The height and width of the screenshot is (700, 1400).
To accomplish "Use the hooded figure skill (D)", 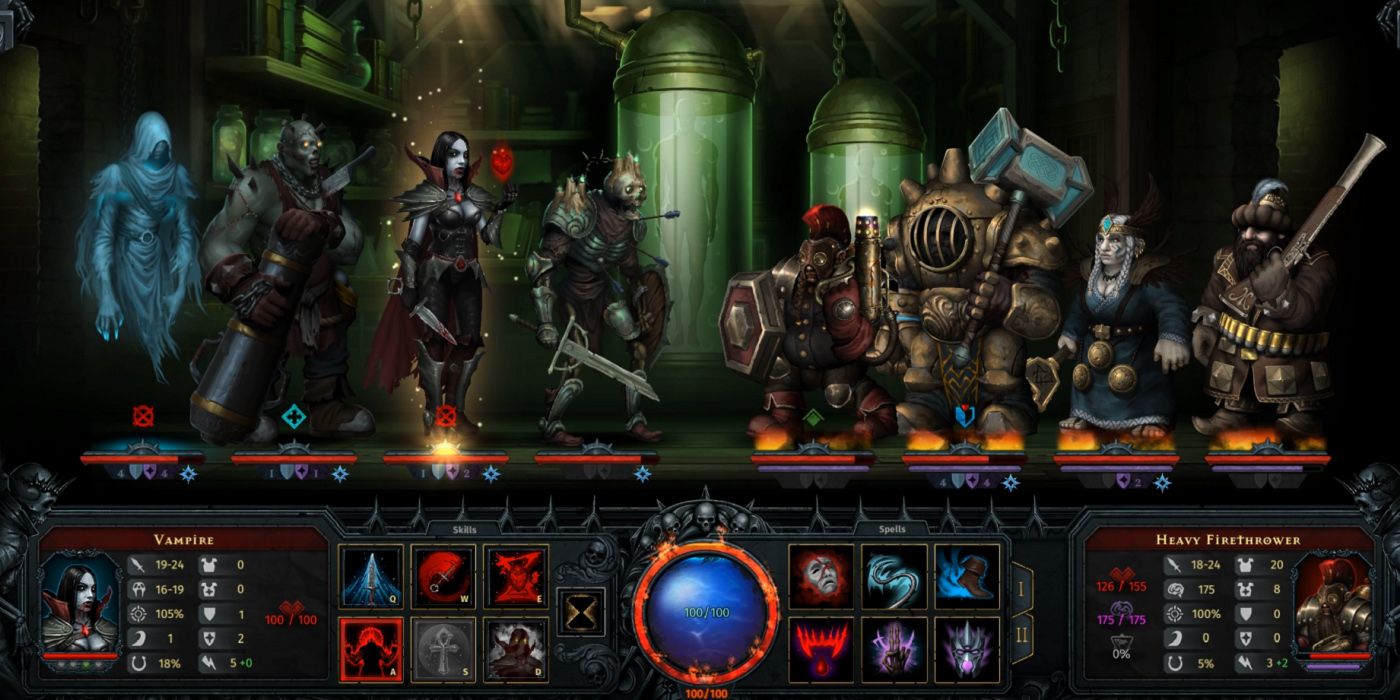I will tap(515, 649).
